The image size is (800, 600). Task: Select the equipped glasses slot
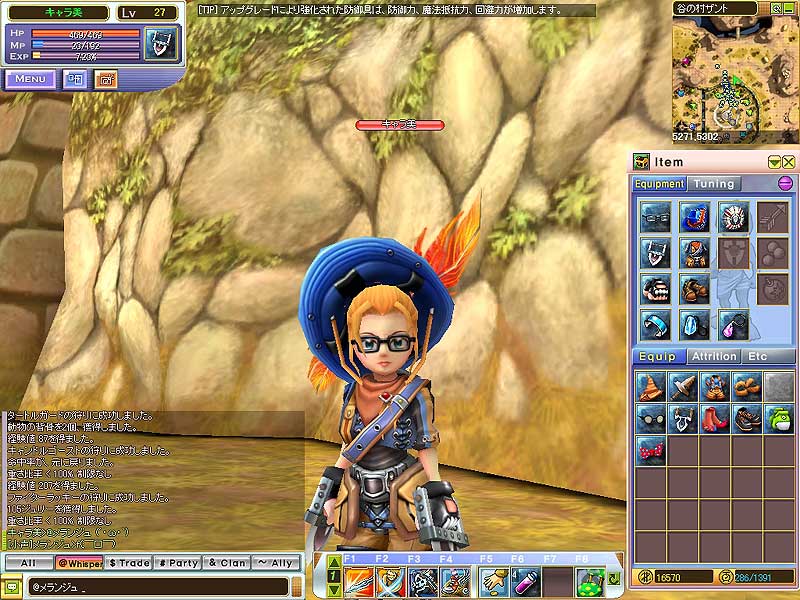coord(654,218)
